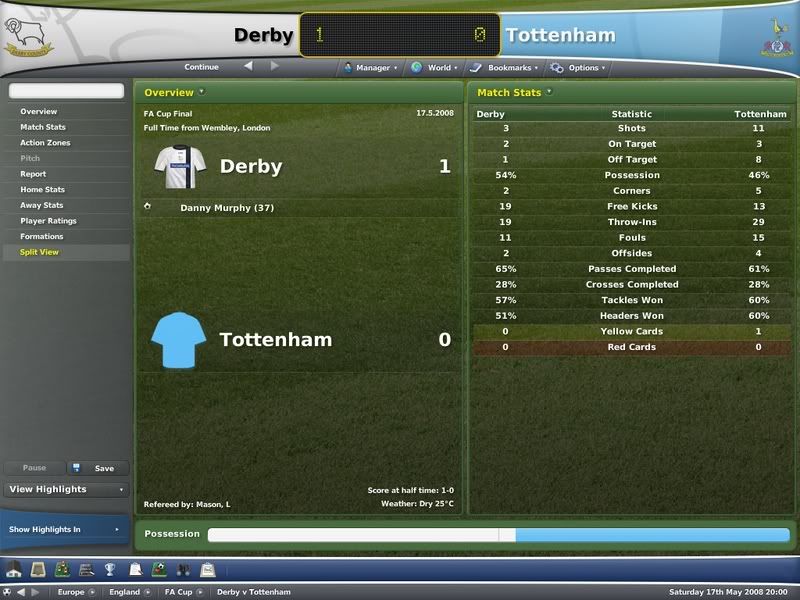Select Overview in the sidebar

pyautogui.click(x=39, y=112)
